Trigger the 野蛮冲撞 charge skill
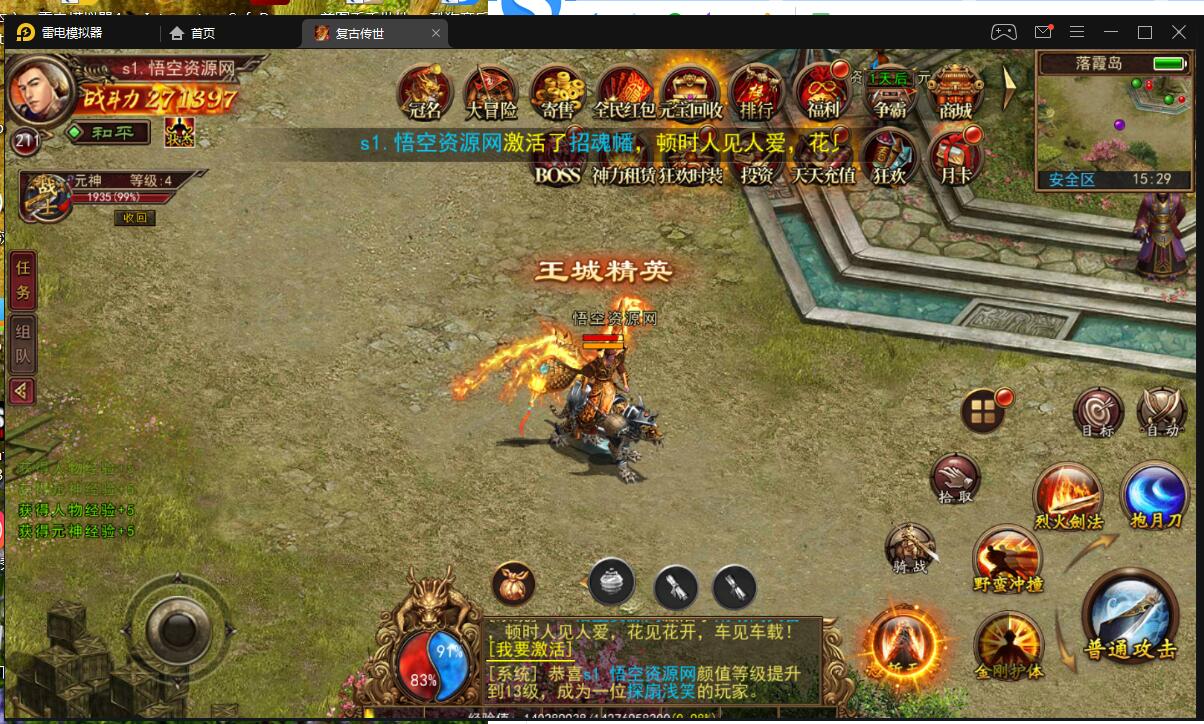The image size is (1204, 724). click(1008, 557)
